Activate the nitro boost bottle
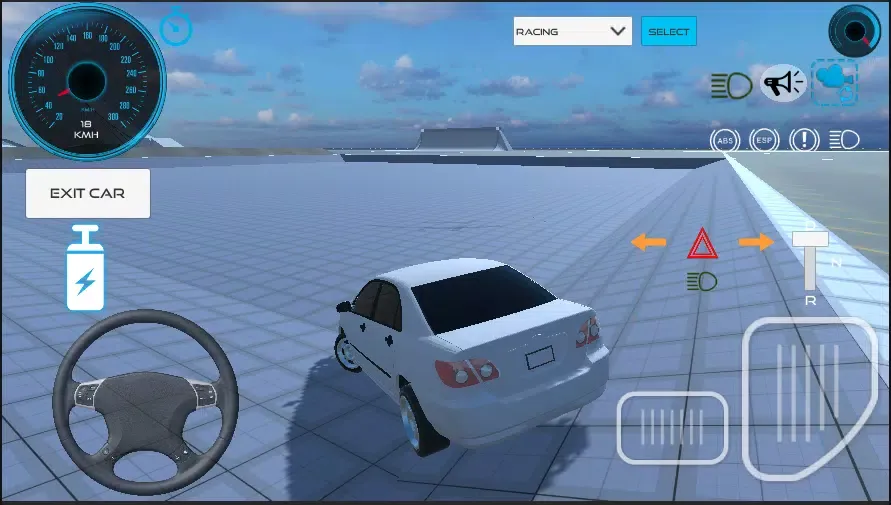891x505 pixels. pyautogui.click(x=84, y=268)
